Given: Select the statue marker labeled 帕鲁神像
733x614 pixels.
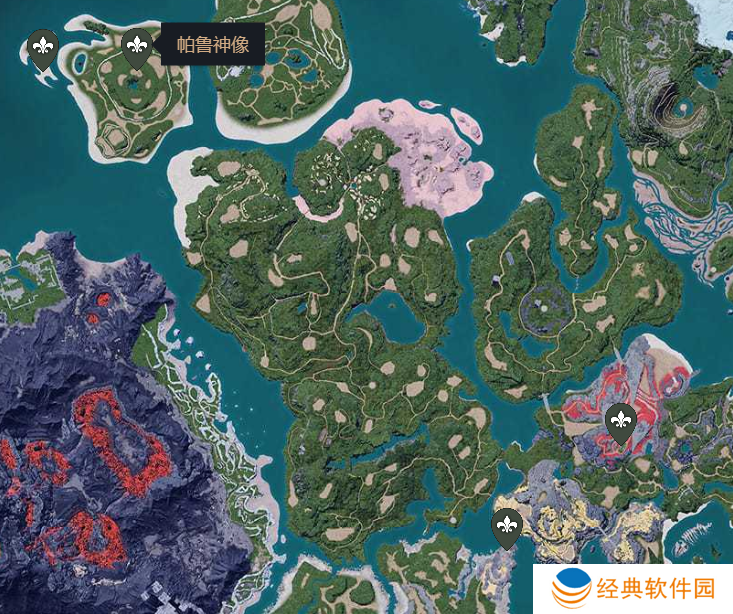Looking at the screenshot, I should pos(136,46).
